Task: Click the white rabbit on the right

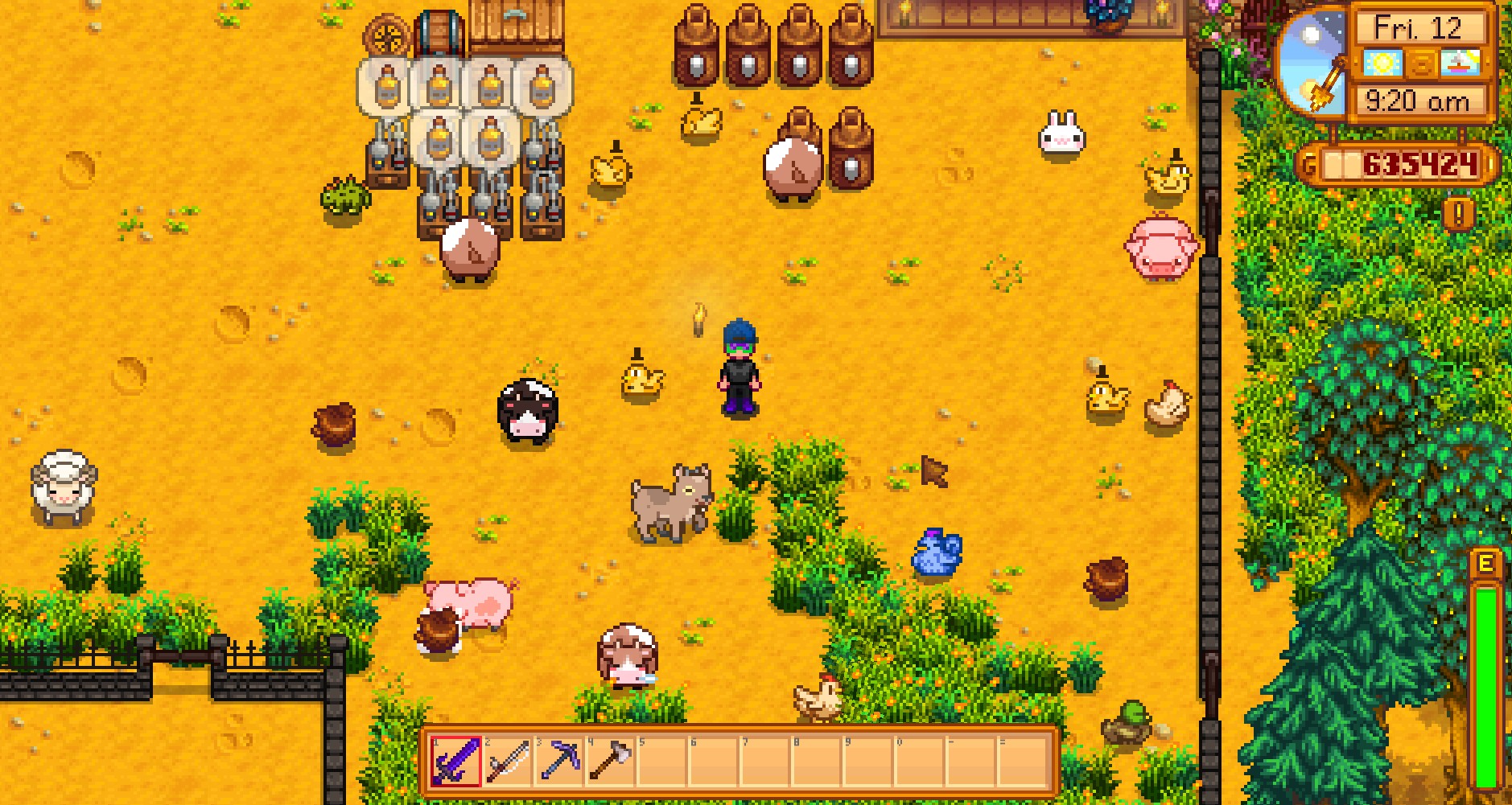Action: (1060, 135)
